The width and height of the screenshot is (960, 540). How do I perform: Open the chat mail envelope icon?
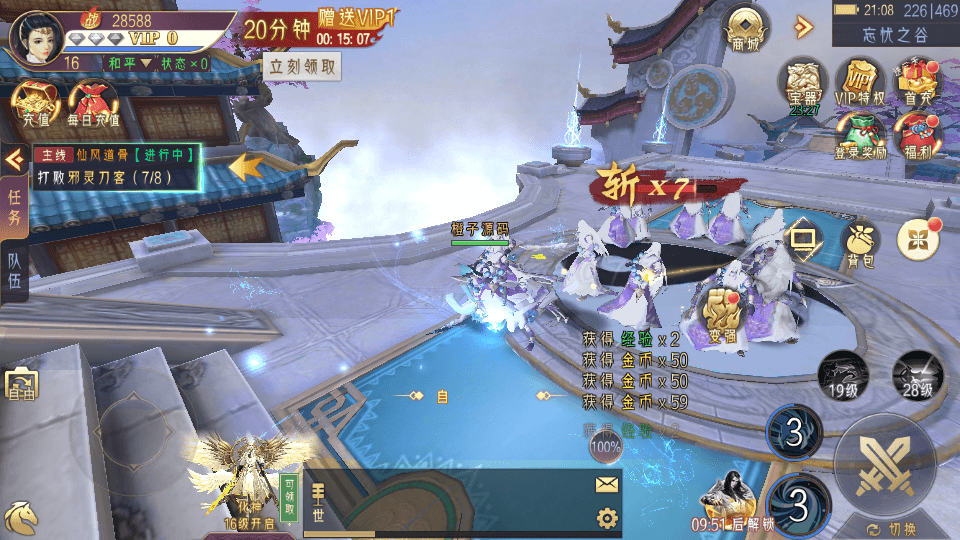(606, 485)
